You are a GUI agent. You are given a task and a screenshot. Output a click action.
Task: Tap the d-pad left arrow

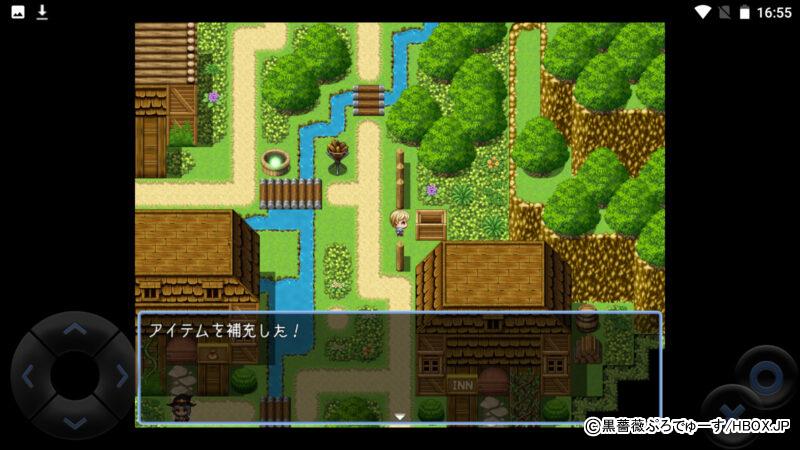(x=28, y=376)
